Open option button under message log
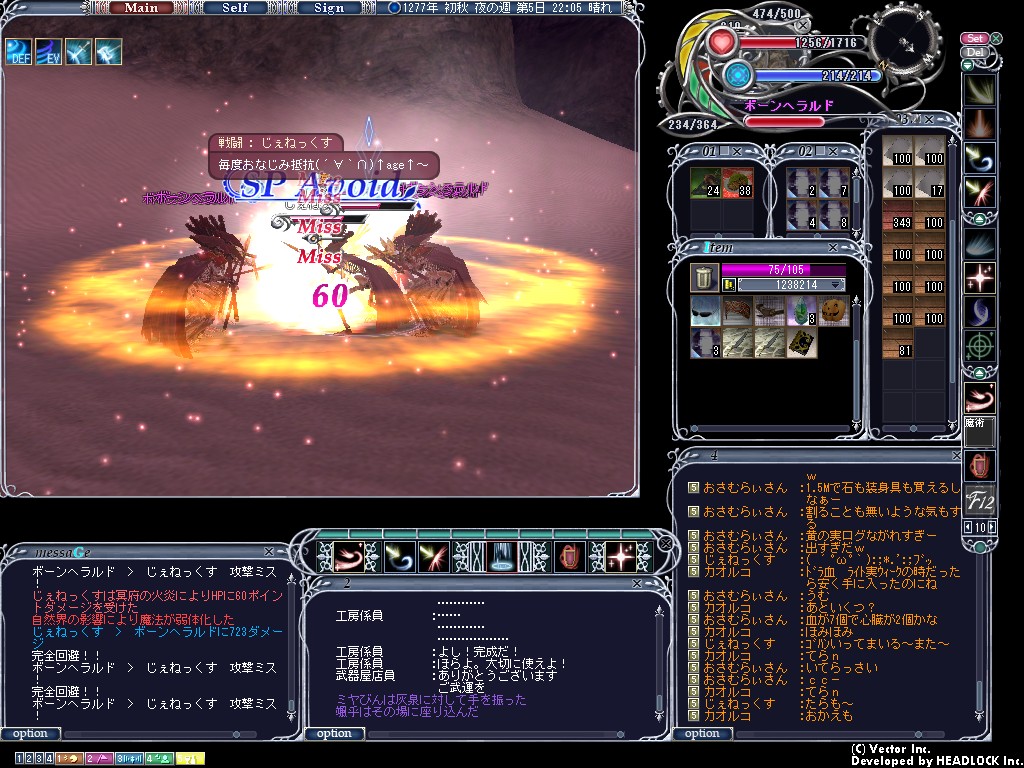The image size is (1024, 768). point(30,733)
